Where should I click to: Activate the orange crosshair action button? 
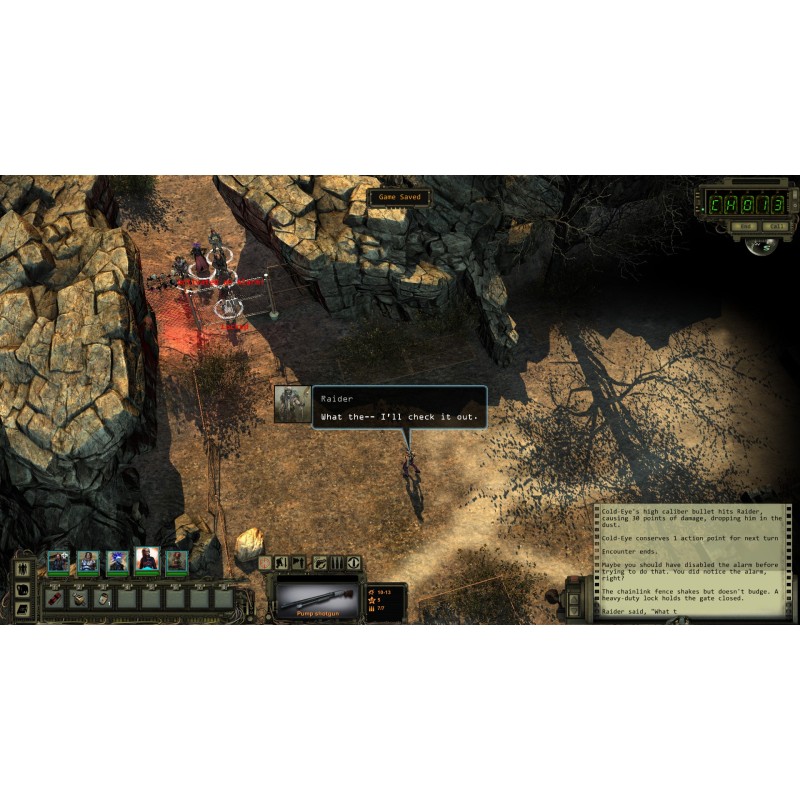pyautogui.click(x=265, y=563)
